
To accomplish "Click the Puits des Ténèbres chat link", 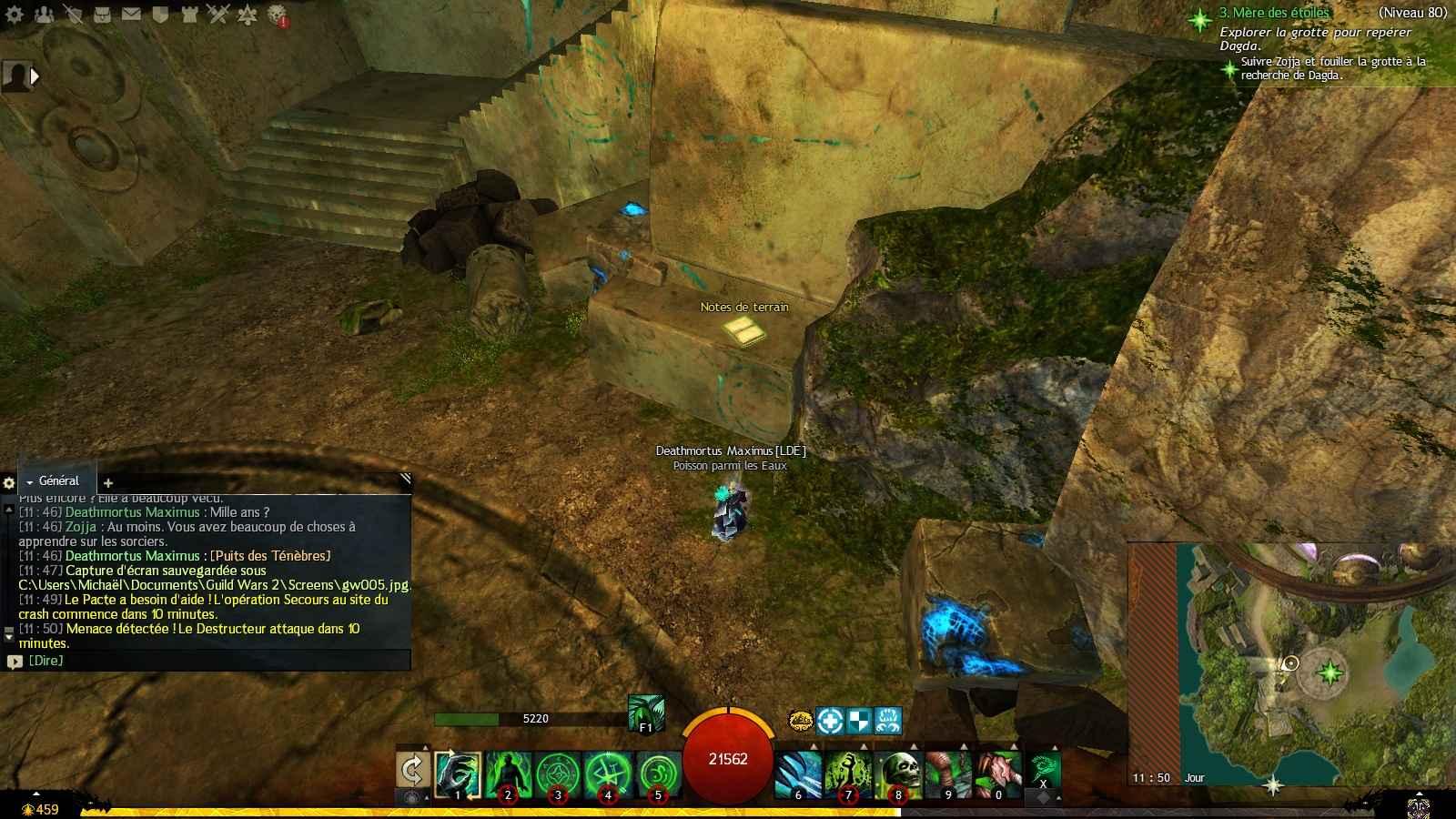I will 270,556.
